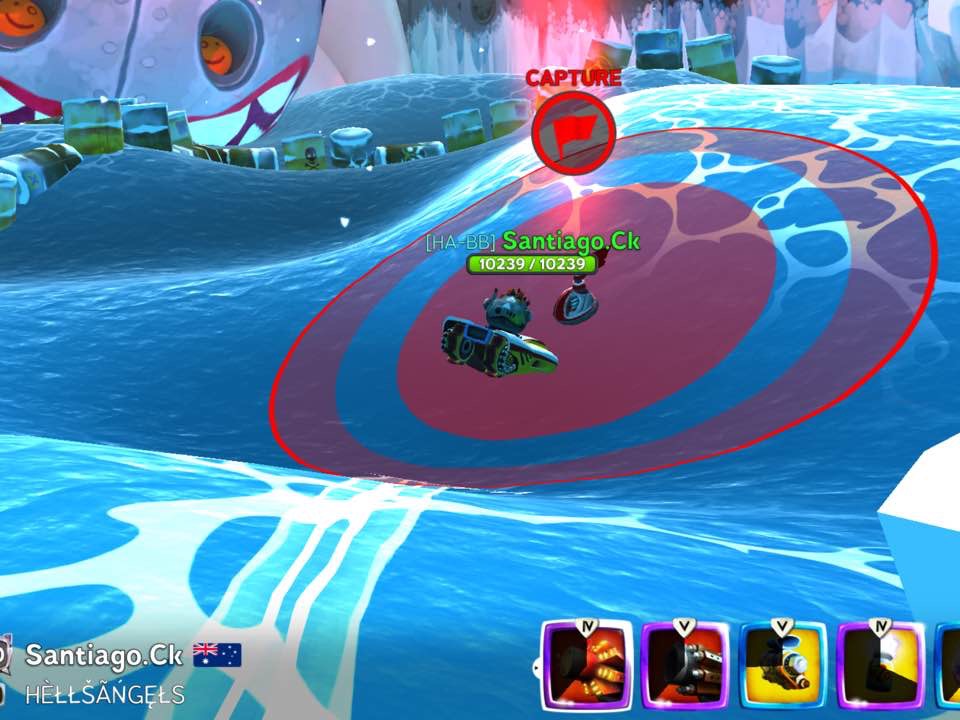Select the Santiago.Ck player name with Australian flag
This screenshot has height=720, width=960.
click(104, 655)
